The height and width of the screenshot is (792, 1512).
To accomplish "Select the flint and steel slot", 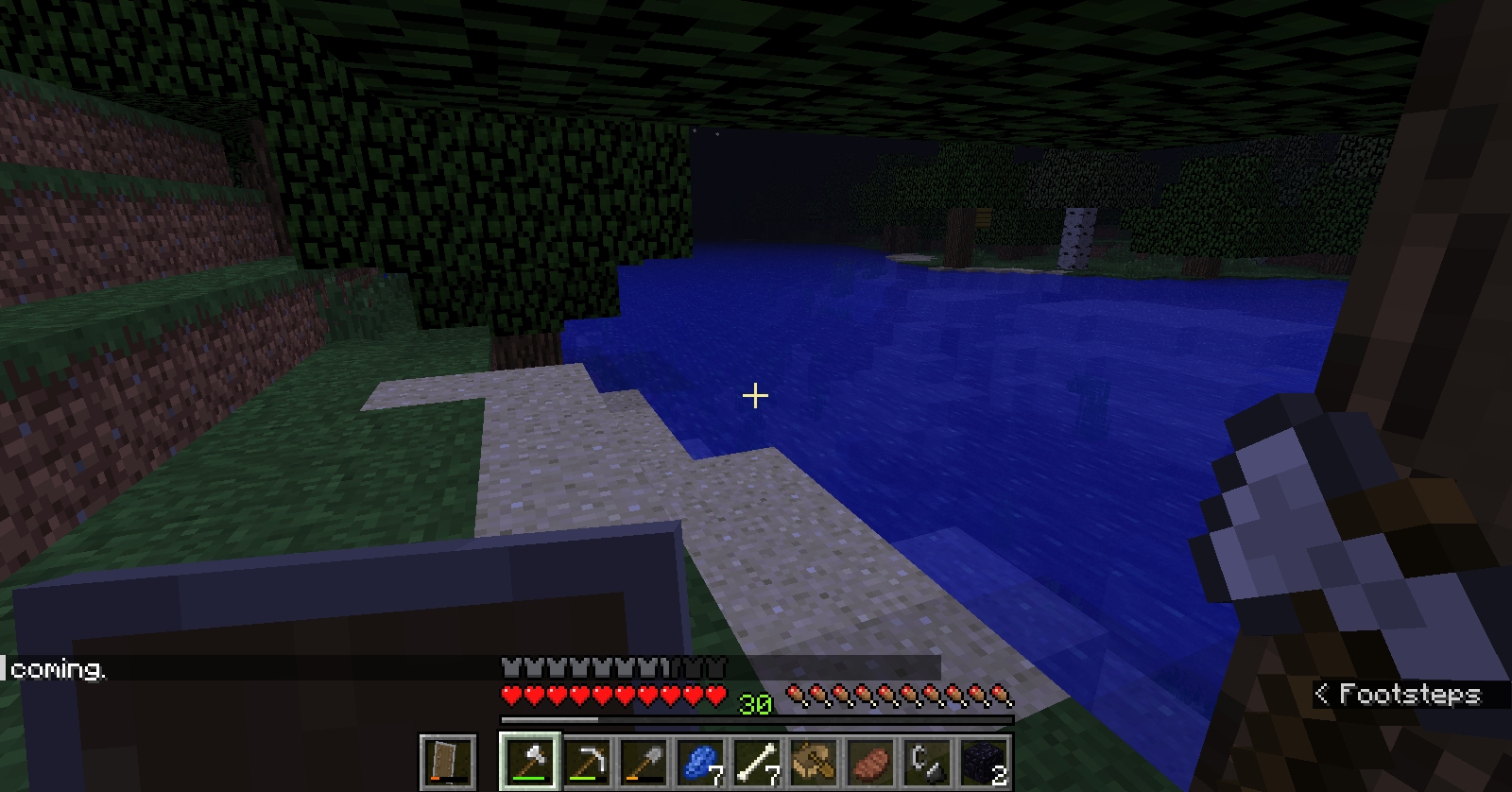I will pos(927,761).
